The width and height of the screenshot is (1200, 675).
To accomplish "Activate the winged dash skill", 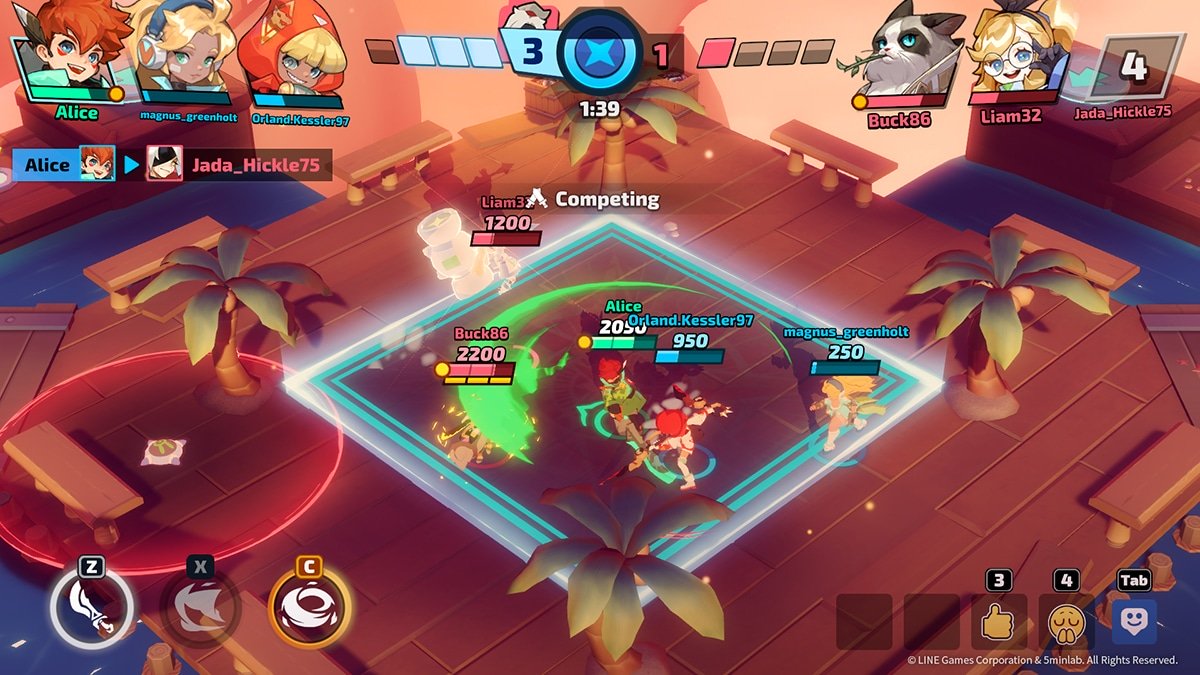I will [x=200, y=608].
